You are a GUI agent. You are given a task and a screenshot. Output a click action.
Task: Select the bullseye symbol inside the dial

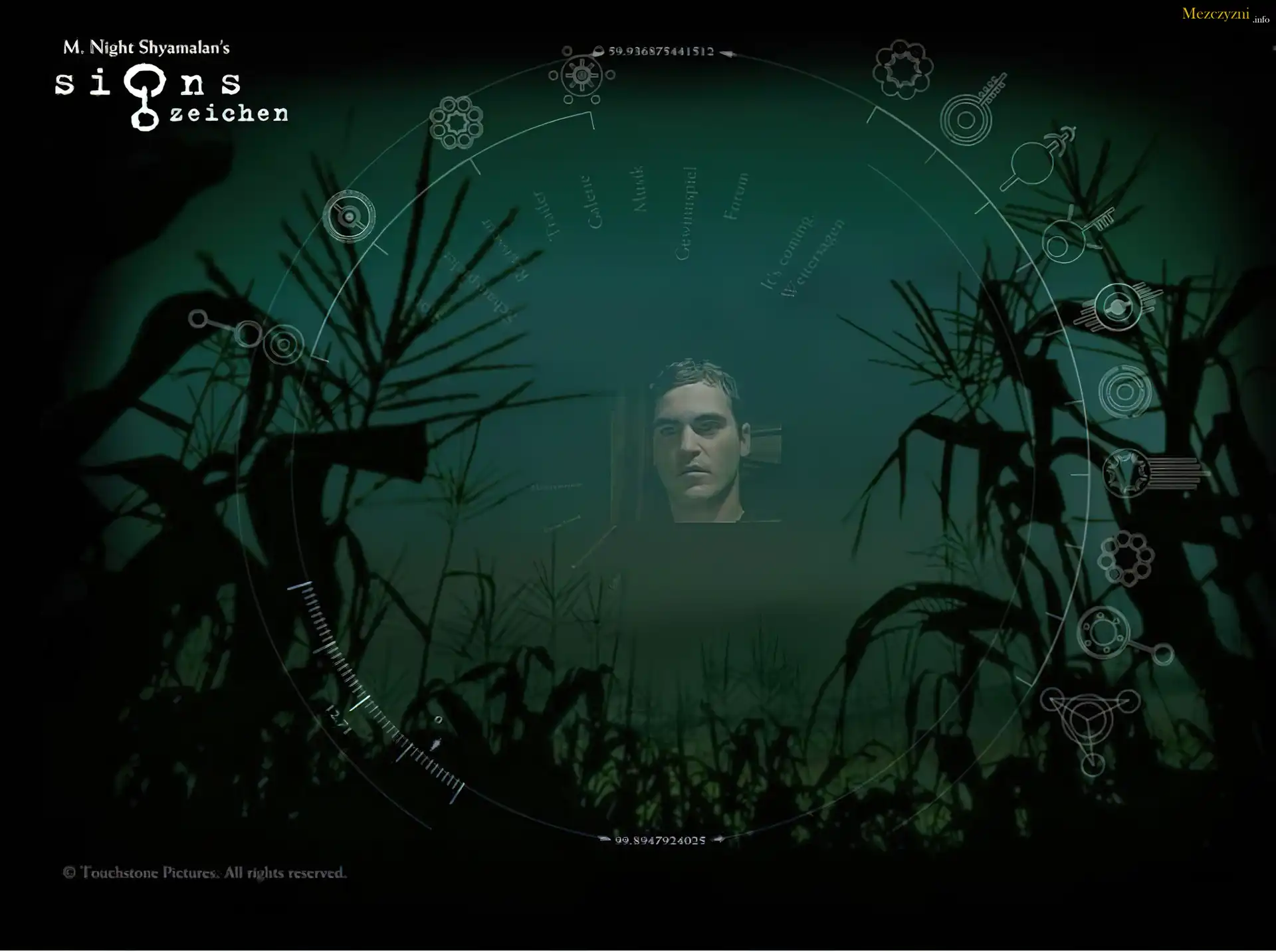[x=349, y=217]
